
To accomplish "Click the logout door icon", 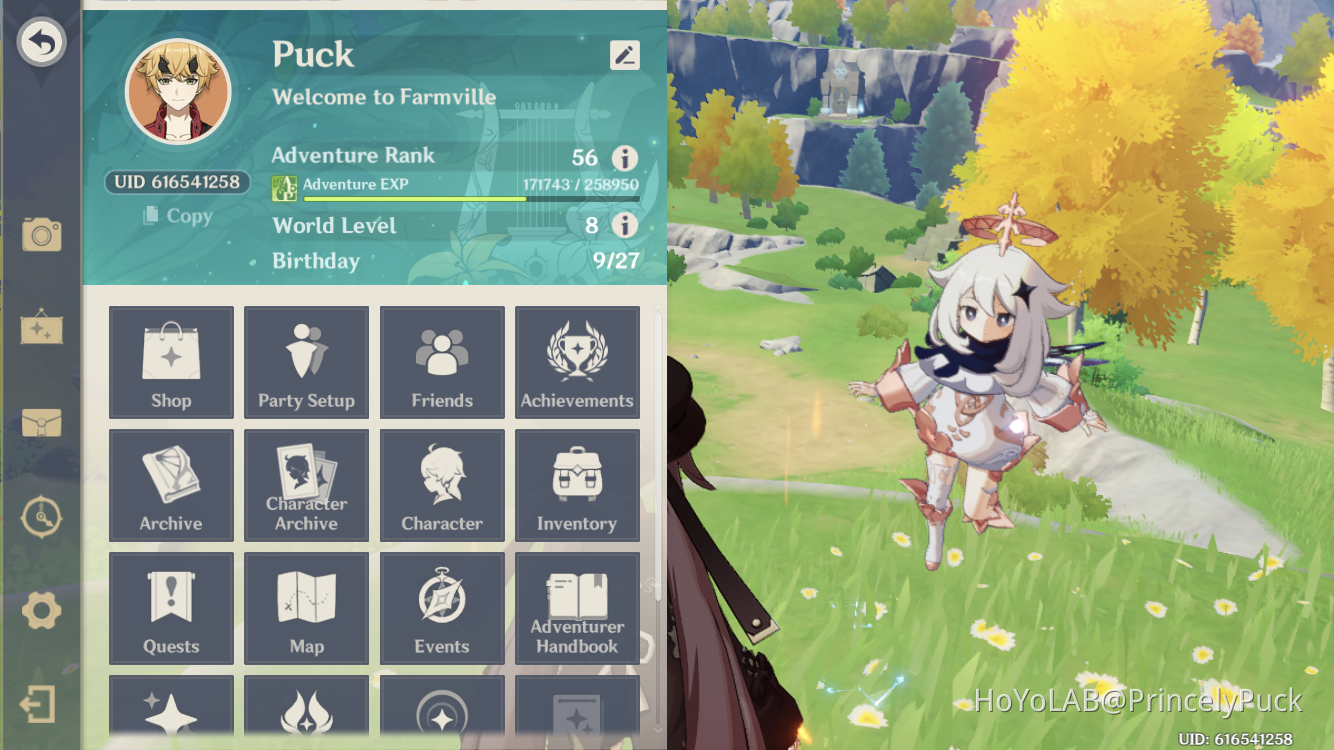I will [41, 705].
